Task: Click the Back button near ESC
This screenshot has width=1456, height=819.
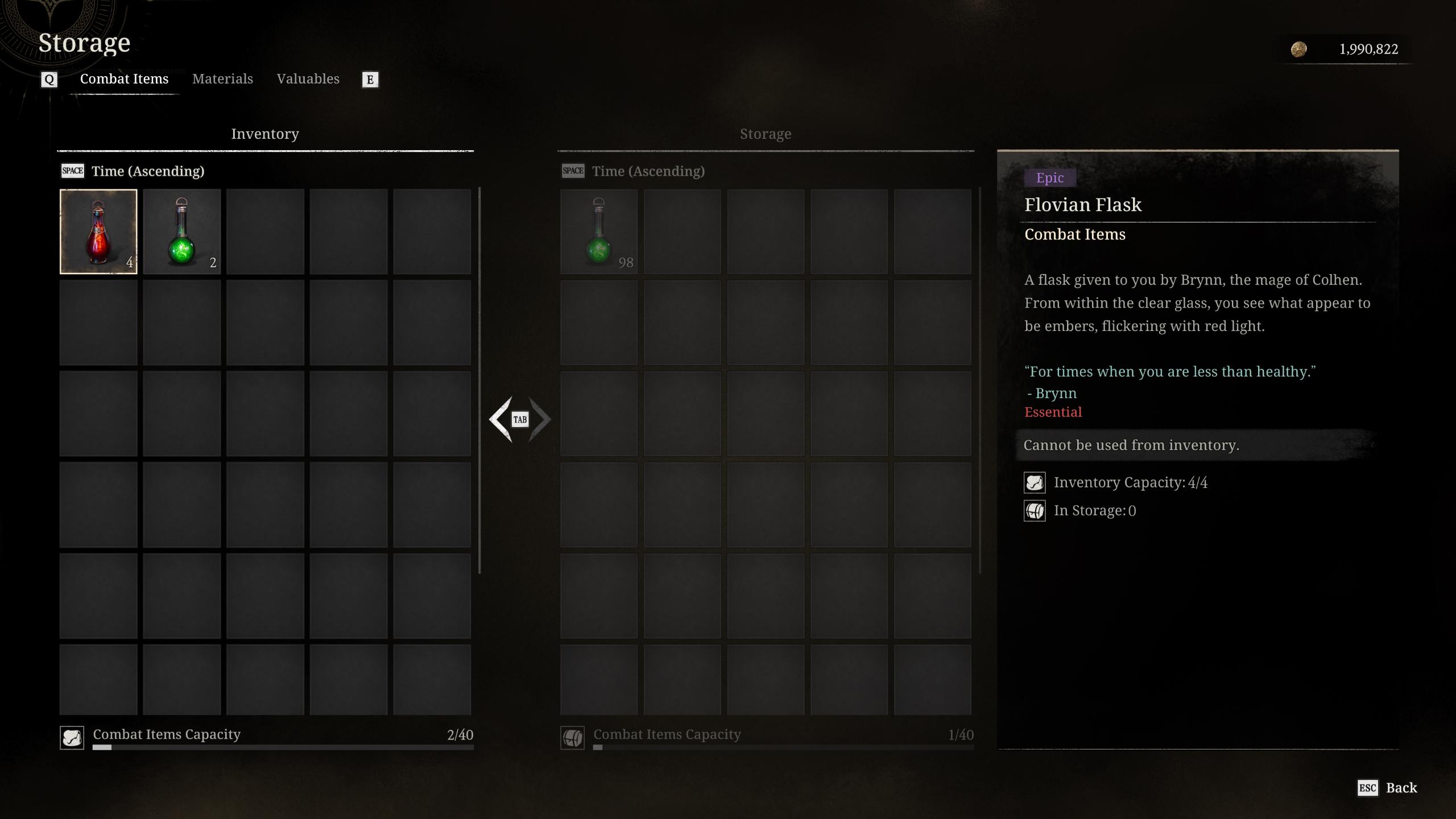Action: (x=1402, y=787)
